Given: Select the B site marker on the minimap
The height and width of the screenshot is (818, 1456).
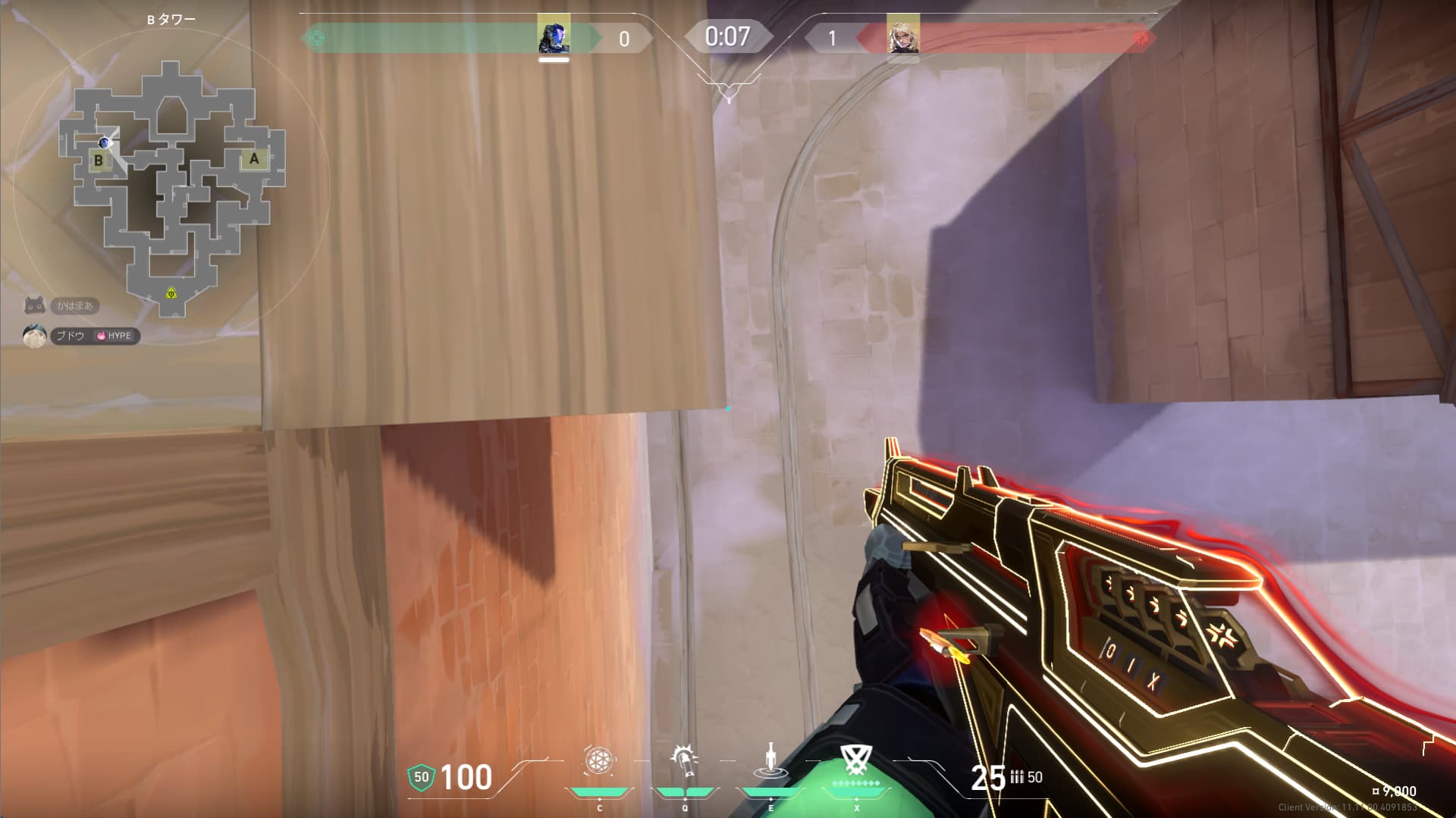Looking at the screenshot, I should [99, 160].
